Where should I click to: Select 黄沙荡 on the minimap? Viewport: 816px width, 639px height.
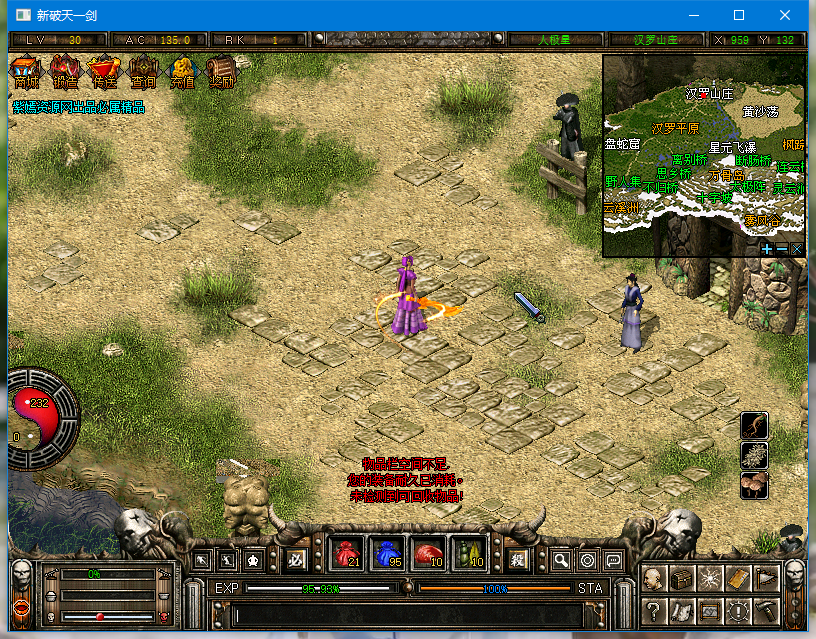tap(760, 112)
